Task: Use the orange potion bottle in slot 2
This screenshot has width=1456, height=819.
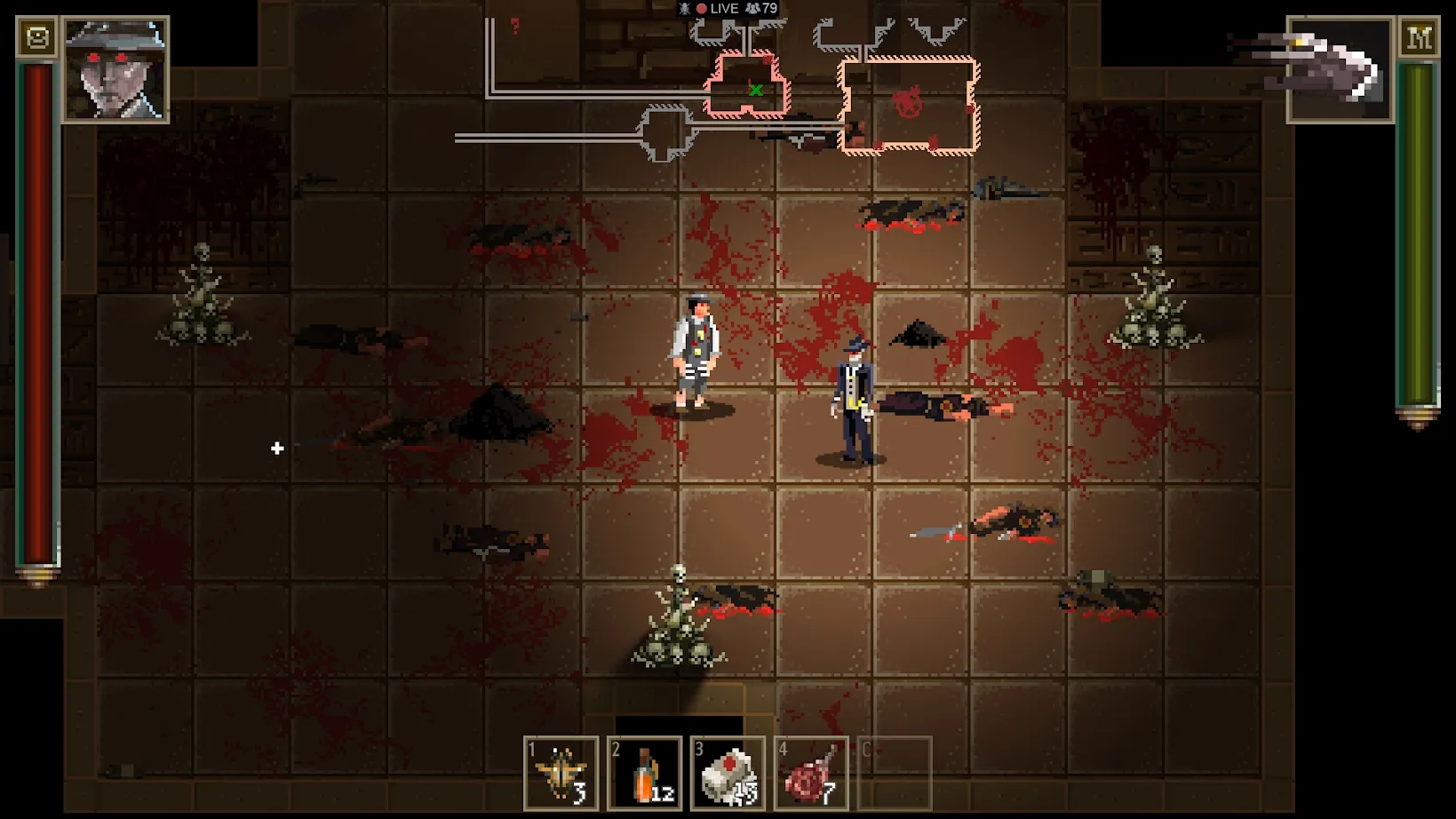Action: click(x=644, y=774)
